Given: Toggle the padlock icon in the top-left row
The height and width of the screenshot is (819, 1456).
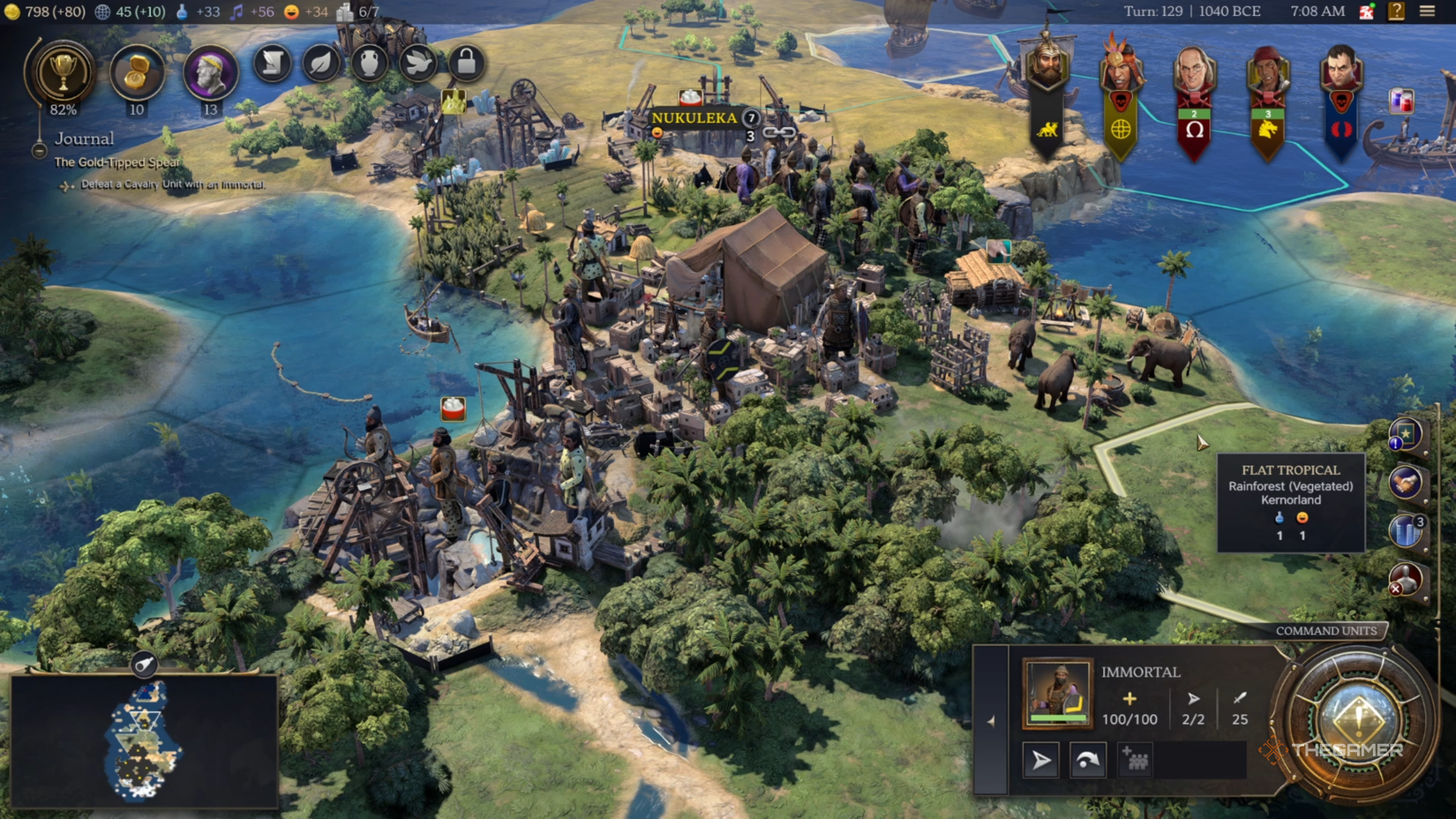Looking at the screenshot, I should tap(465, 63).
